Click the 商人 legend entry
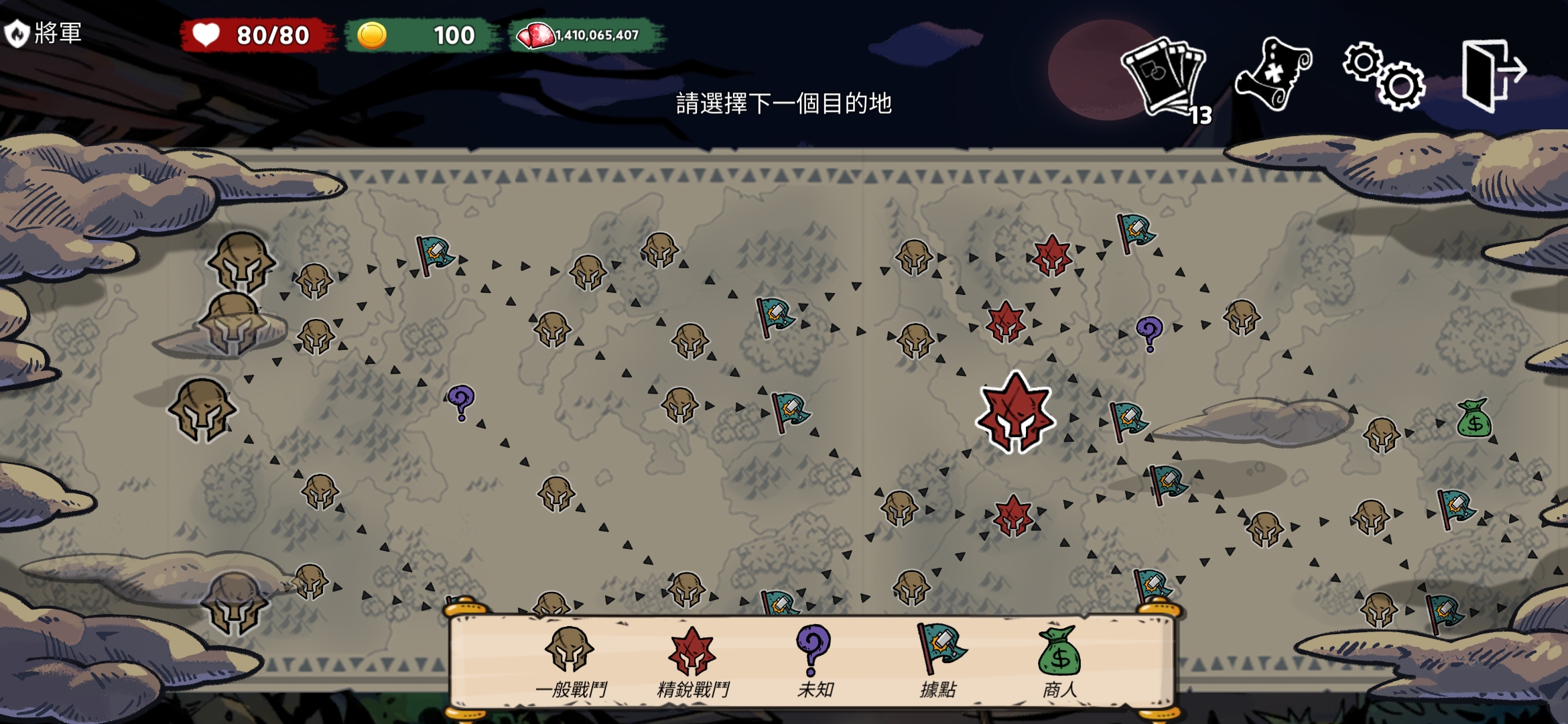 [x=1059, y=662]
